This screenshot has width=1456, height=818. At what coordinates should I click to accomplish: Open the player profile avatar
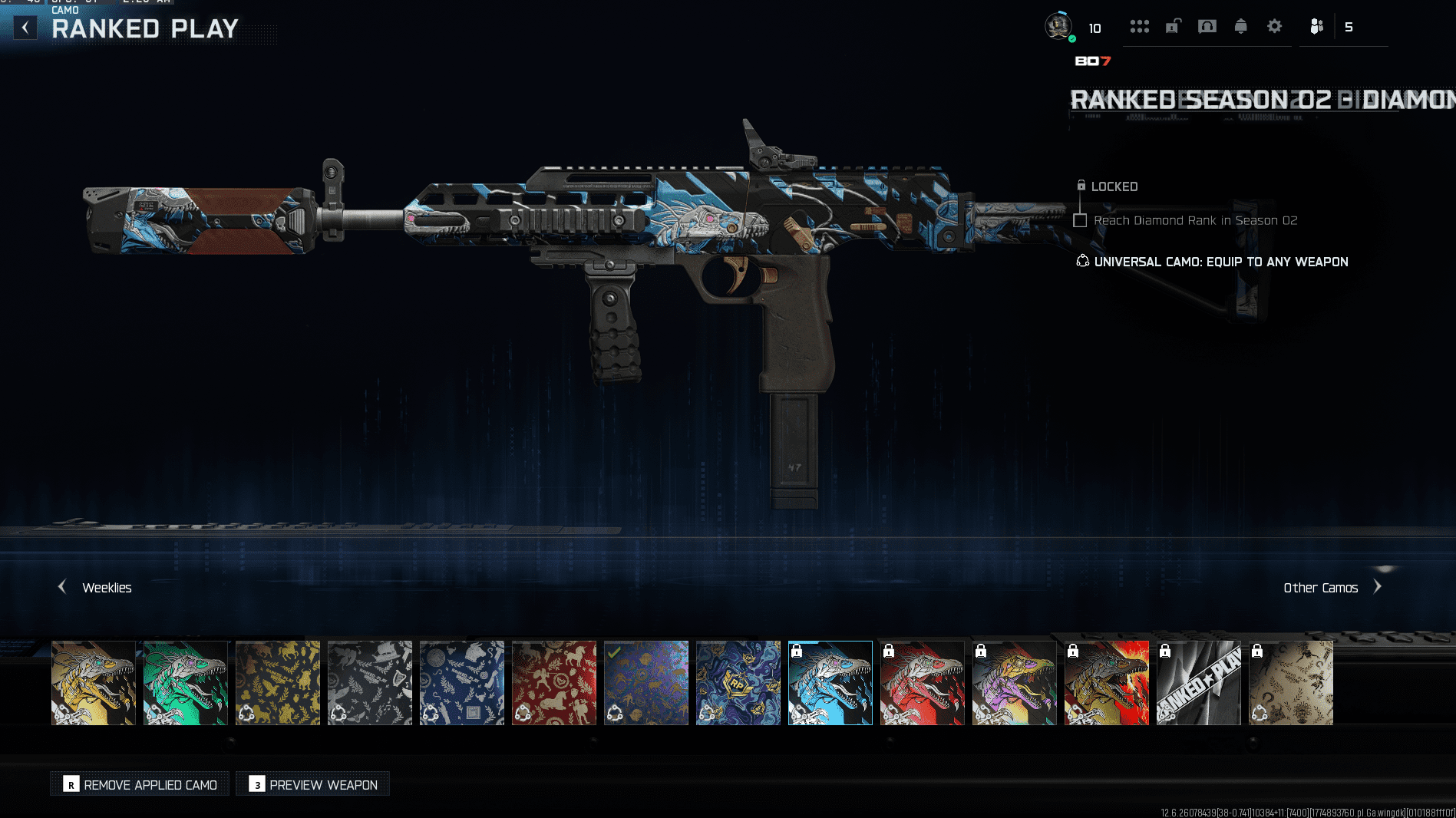[x=1058, y=27]
